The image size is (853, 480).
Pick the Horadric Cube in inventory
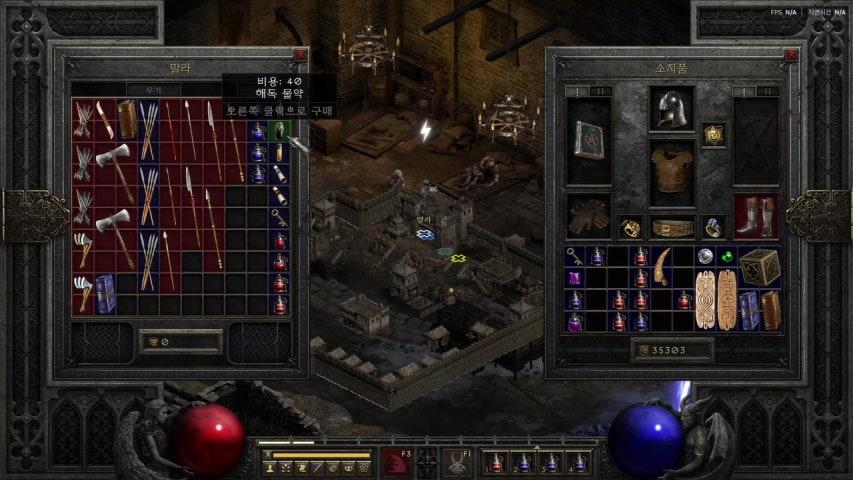point(760,266)
